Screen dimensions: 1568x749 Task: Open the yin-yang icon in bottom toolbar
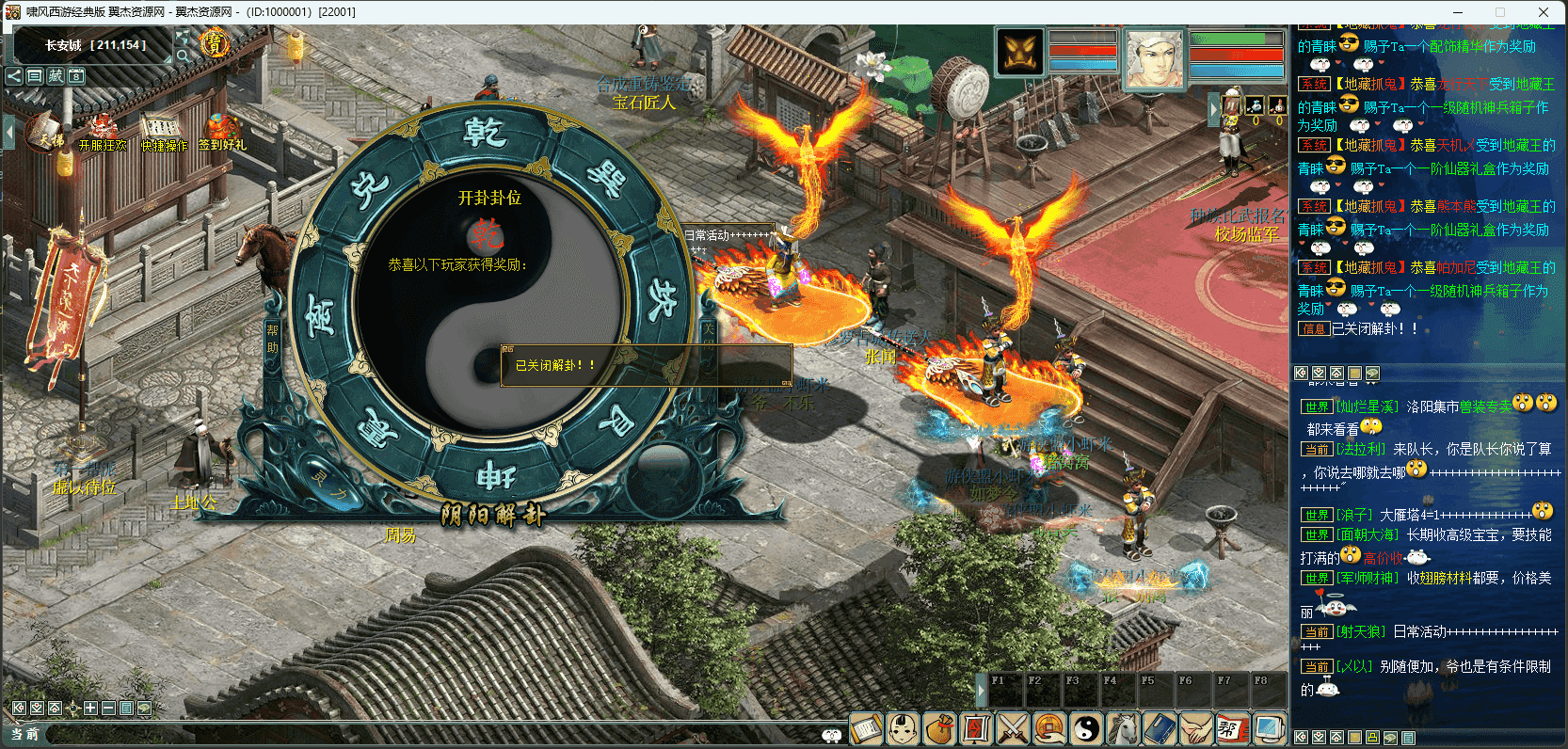[x=1086, y=728]
